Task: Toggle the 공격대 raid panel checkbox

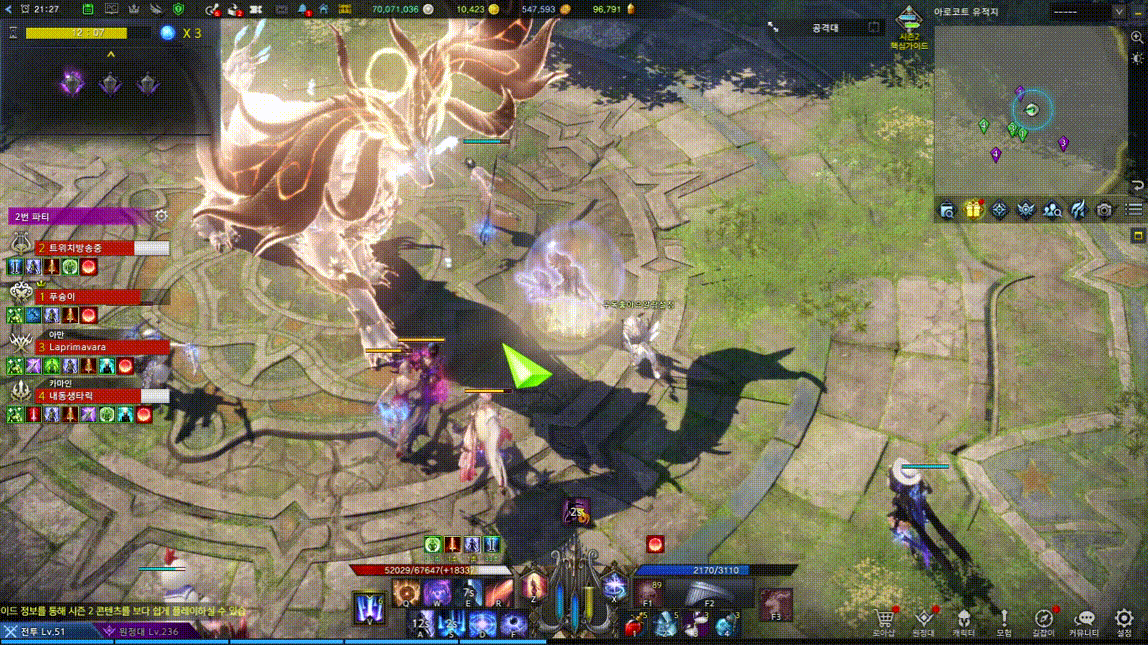Action: [873, 28]
